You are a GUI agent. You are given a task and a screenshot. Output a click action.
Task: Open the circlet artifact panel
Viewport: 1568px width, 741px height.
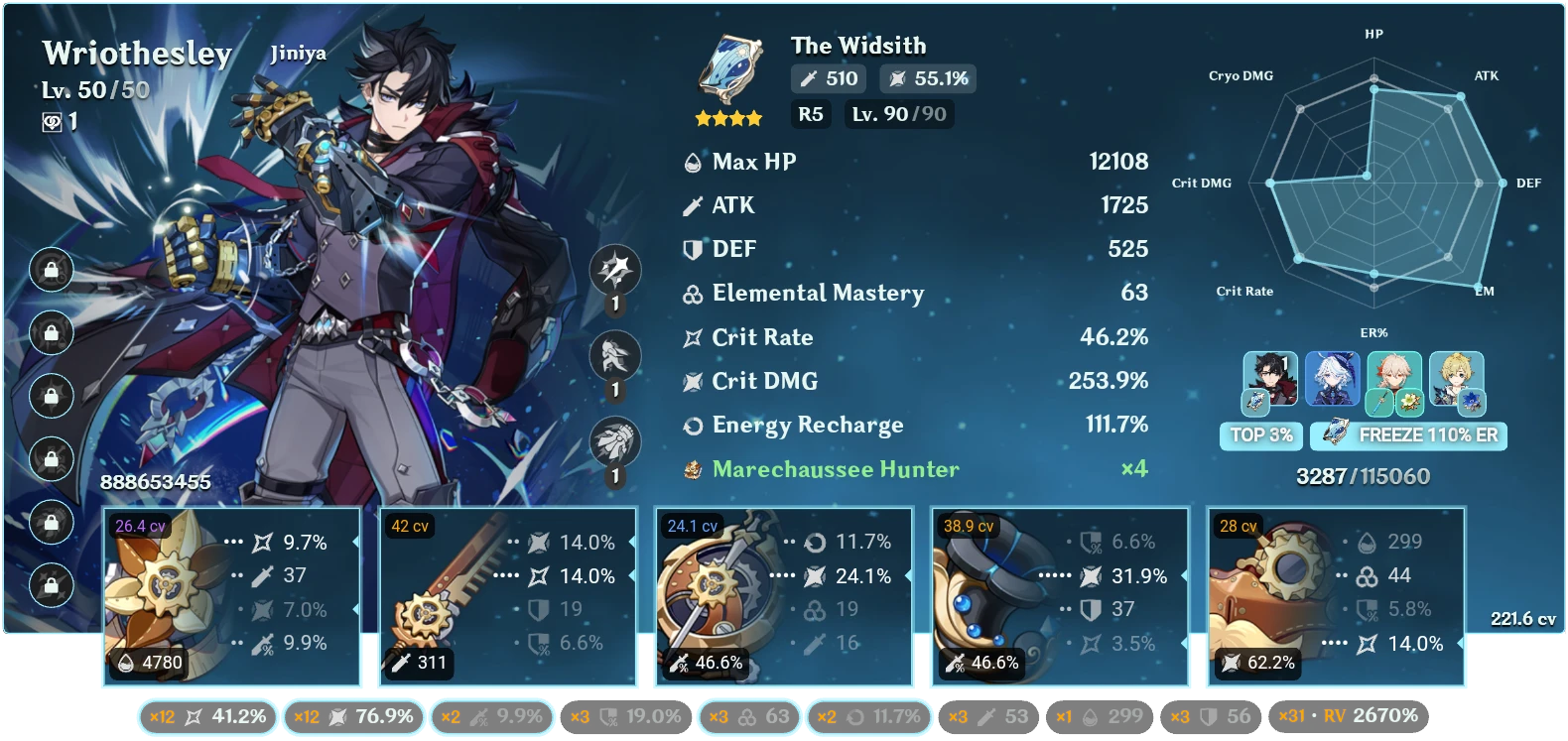coord(1335,595)
